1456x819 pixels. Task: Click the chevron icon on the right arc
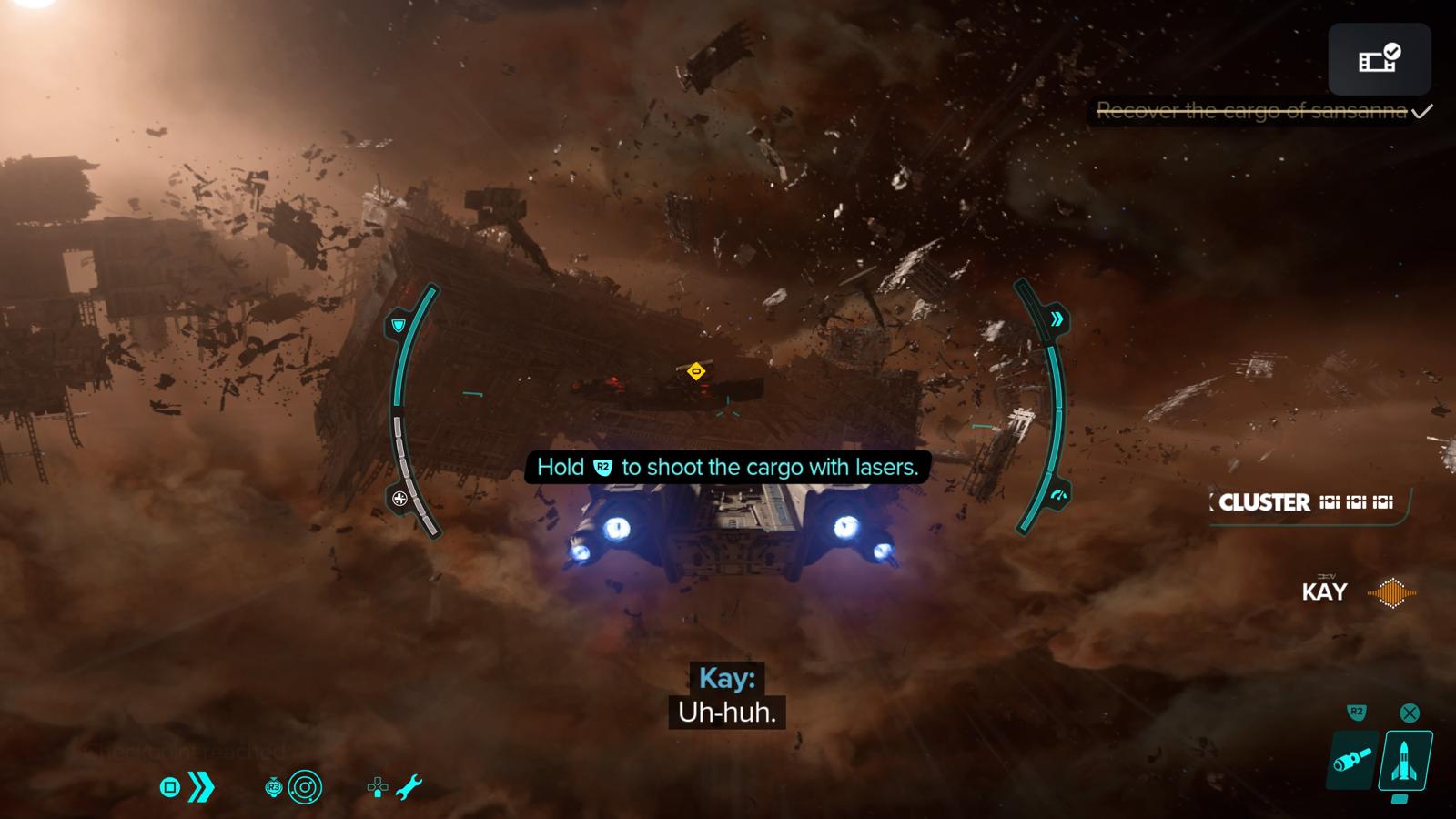point(1057,318)
